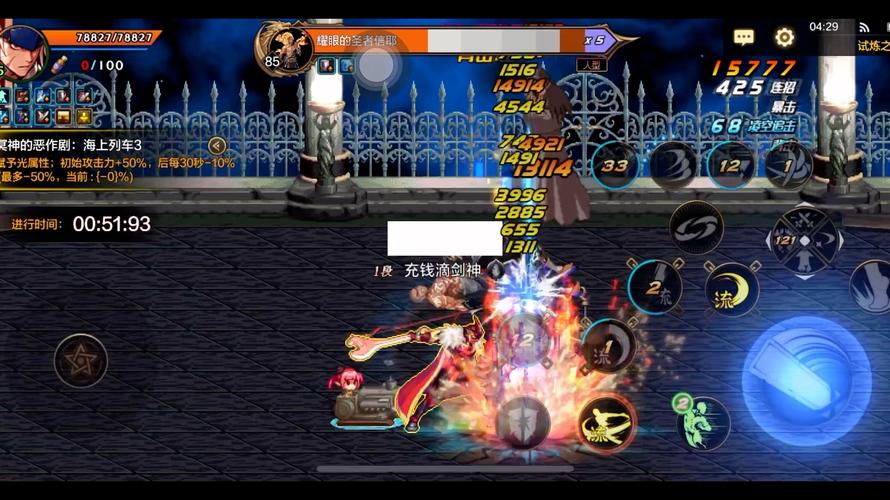Use the 2流 skill button
This screenshot has width=890, height=500.
pyautogui.click(x=655, y=286)
